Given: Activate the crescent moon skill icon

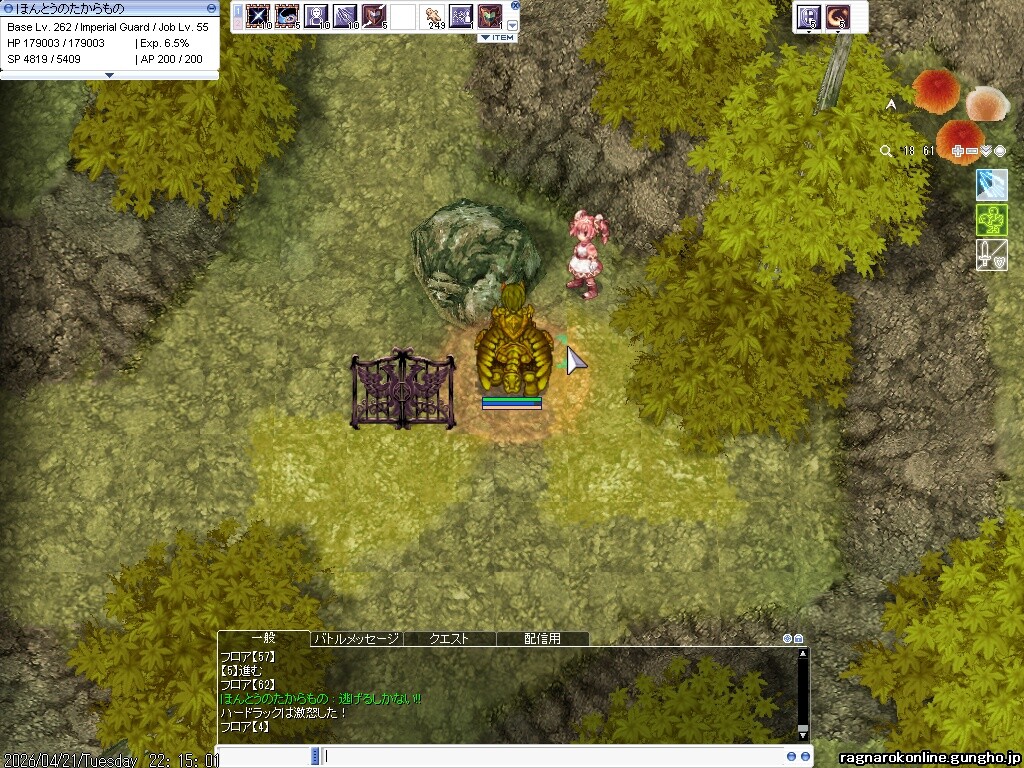Looking at the screenshot, I should [x=837, y=16].
